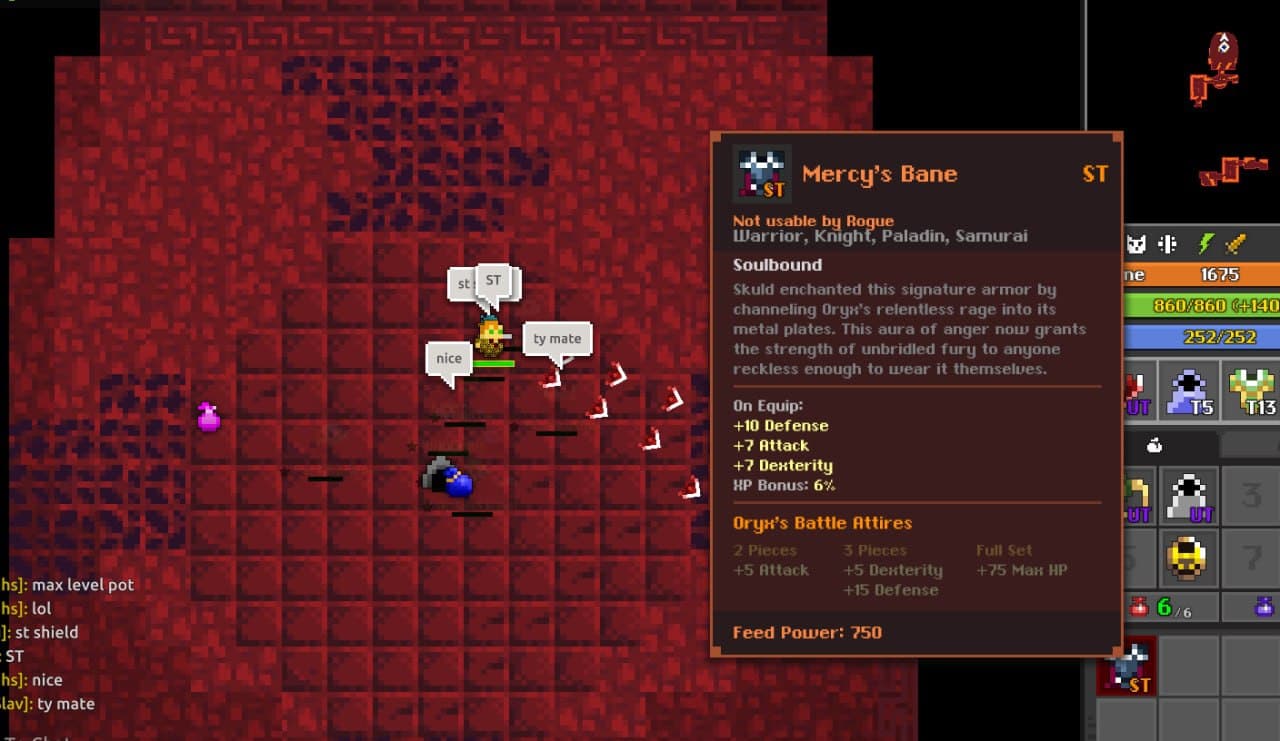The width and height of the screenshot is (1280, 741).
Task: Use the purple magic potion
Action: point(1264,606)
